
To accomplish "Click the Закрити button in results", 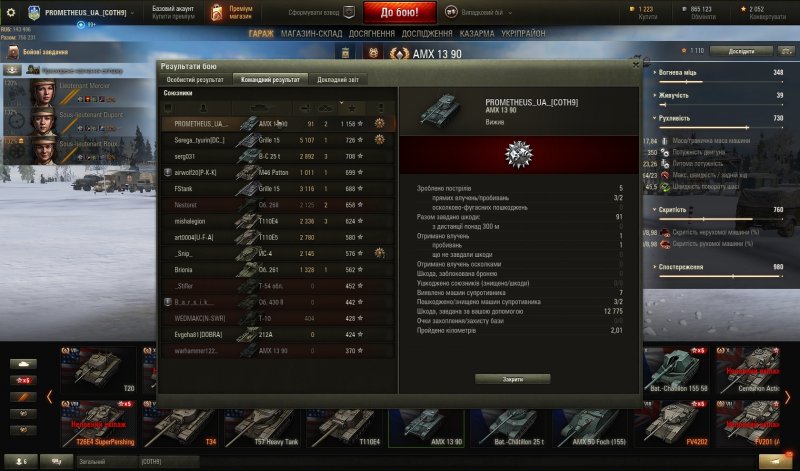I will pos(512,379).
